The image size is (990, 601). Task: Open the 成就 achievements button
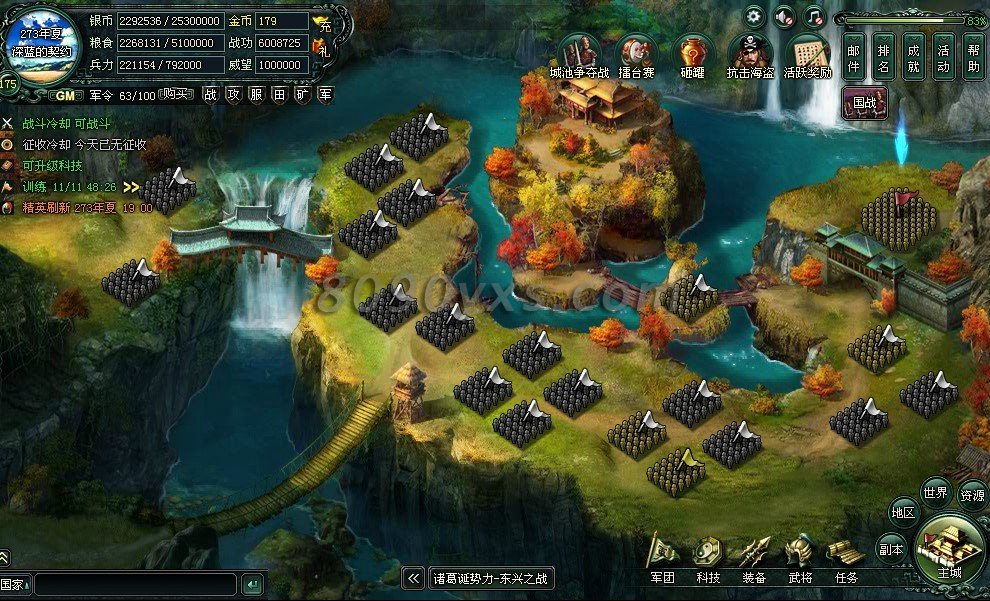coord(914,56)
